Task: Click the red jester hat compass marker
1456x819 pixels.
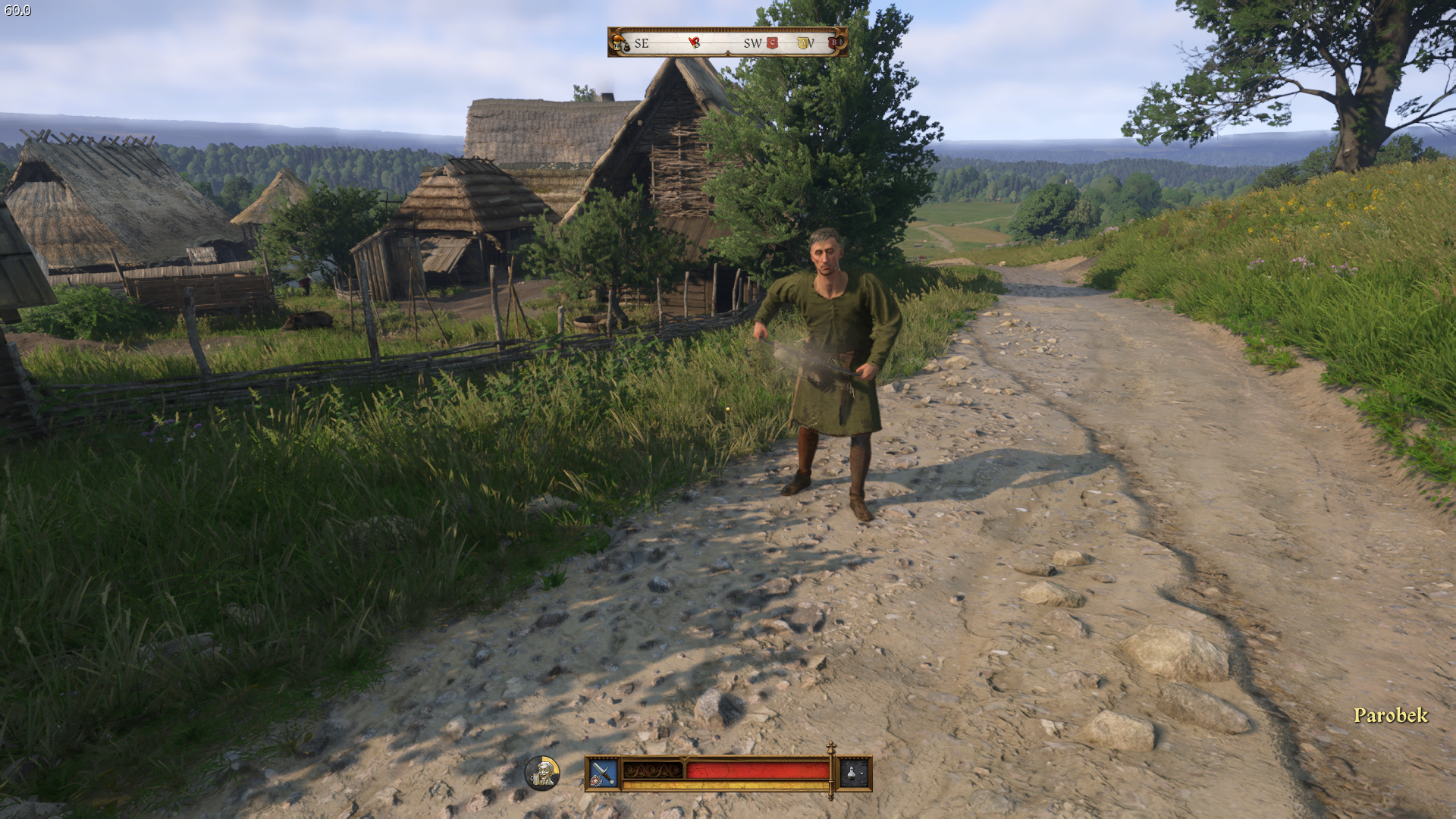Action: point(694,42)
